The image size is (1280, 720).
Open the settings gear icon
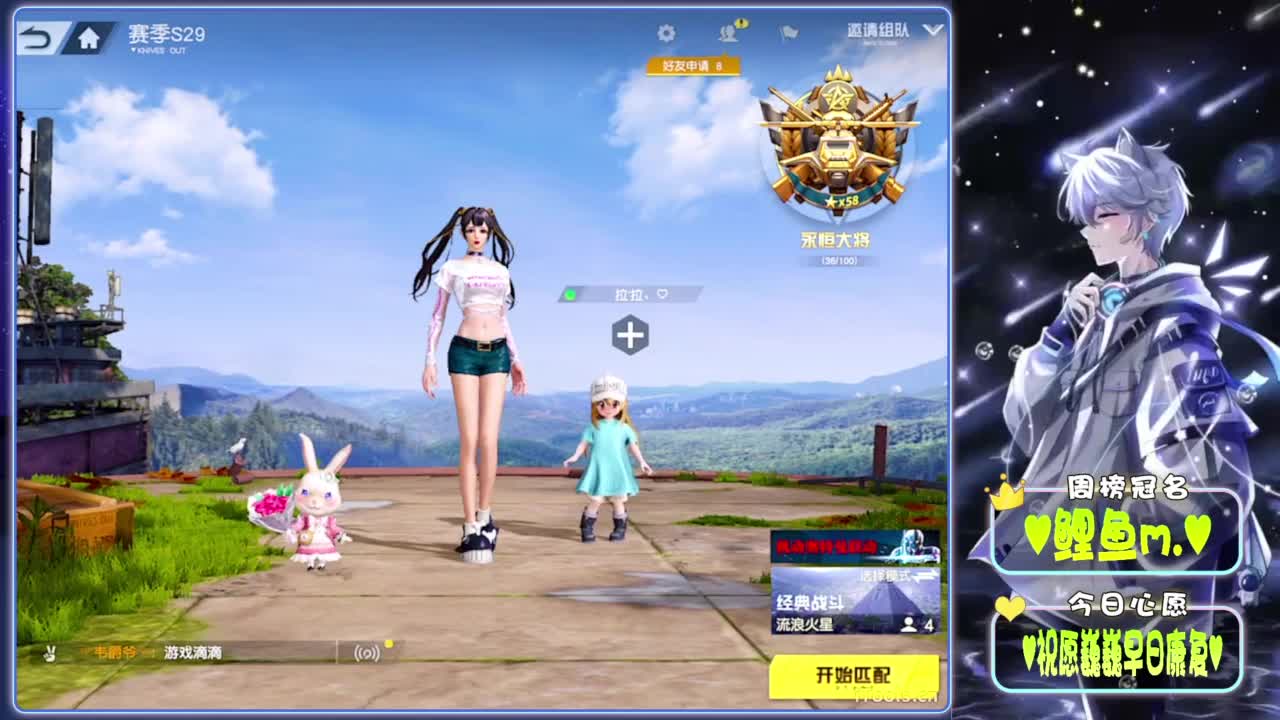pyautogui.click(x=668, y=31)
